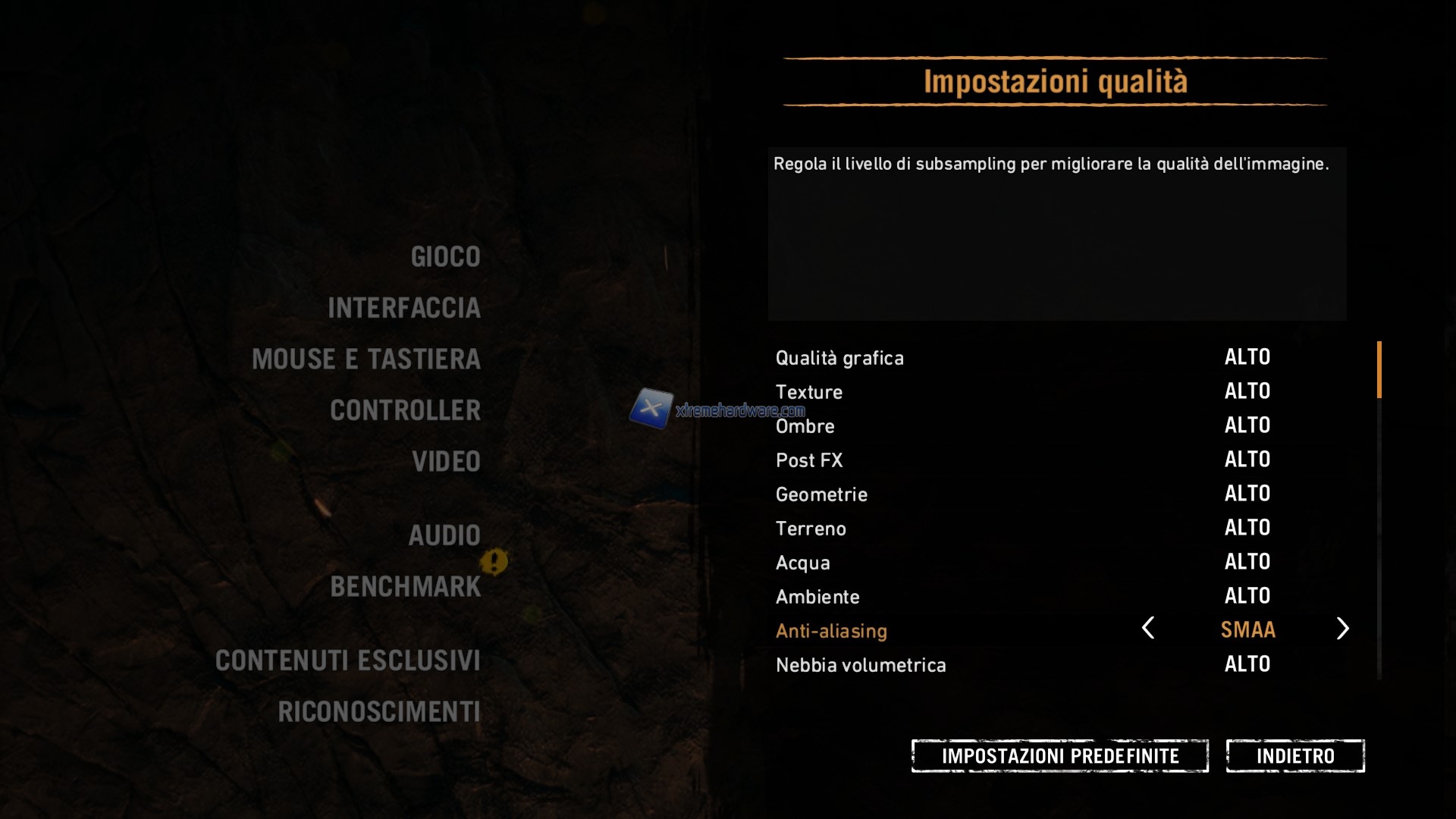Open the Gioco settings section
Screen dimensions: 1456x819
click(x=445, y=257)
